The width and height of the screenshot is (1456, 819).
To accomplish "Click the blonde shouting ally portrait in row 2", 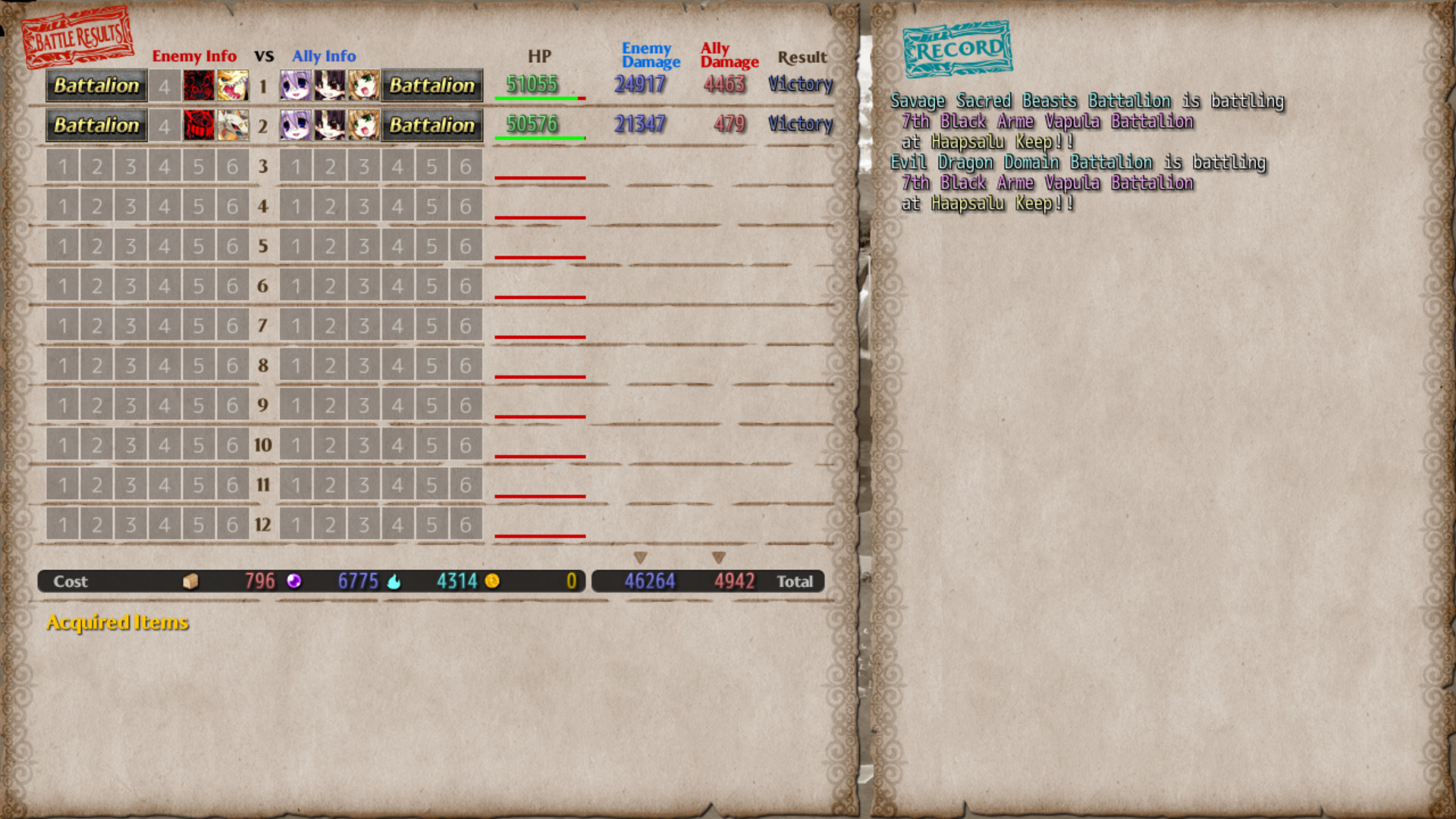I will 363,125.
